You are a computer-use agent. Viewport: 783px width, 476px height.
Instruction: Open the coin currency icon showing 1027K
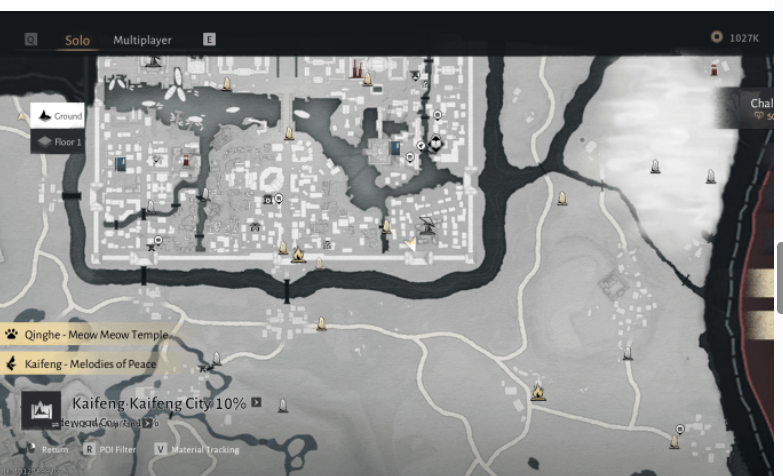[716, 38]
